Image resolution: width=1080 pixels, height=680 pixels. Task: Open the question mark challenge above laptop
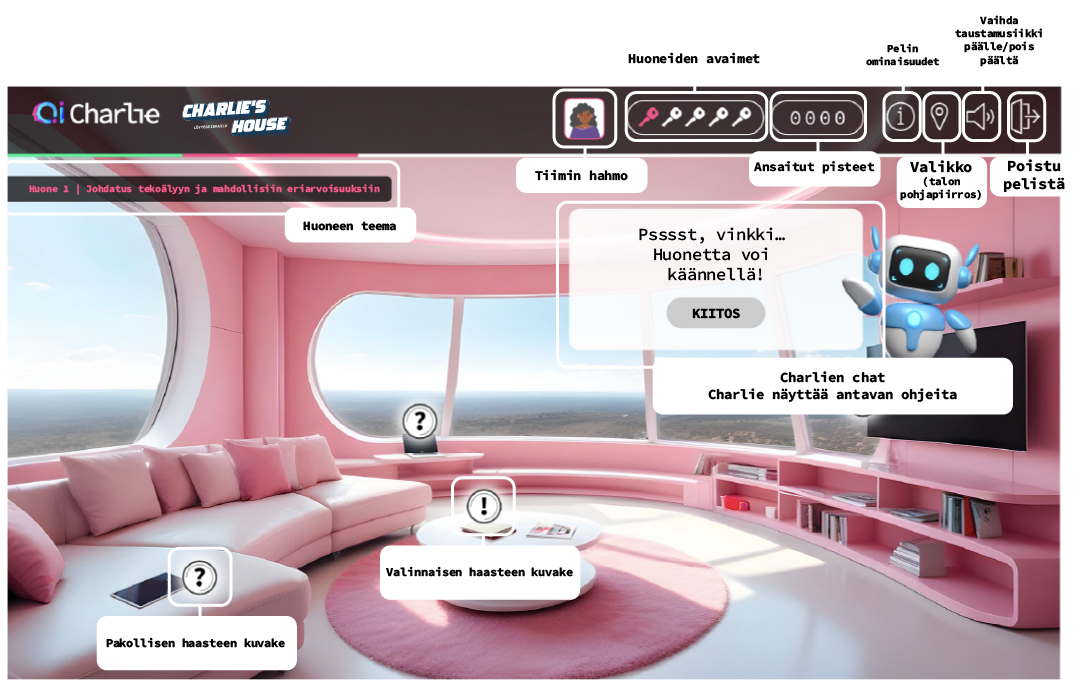click(x=420, y=420)
